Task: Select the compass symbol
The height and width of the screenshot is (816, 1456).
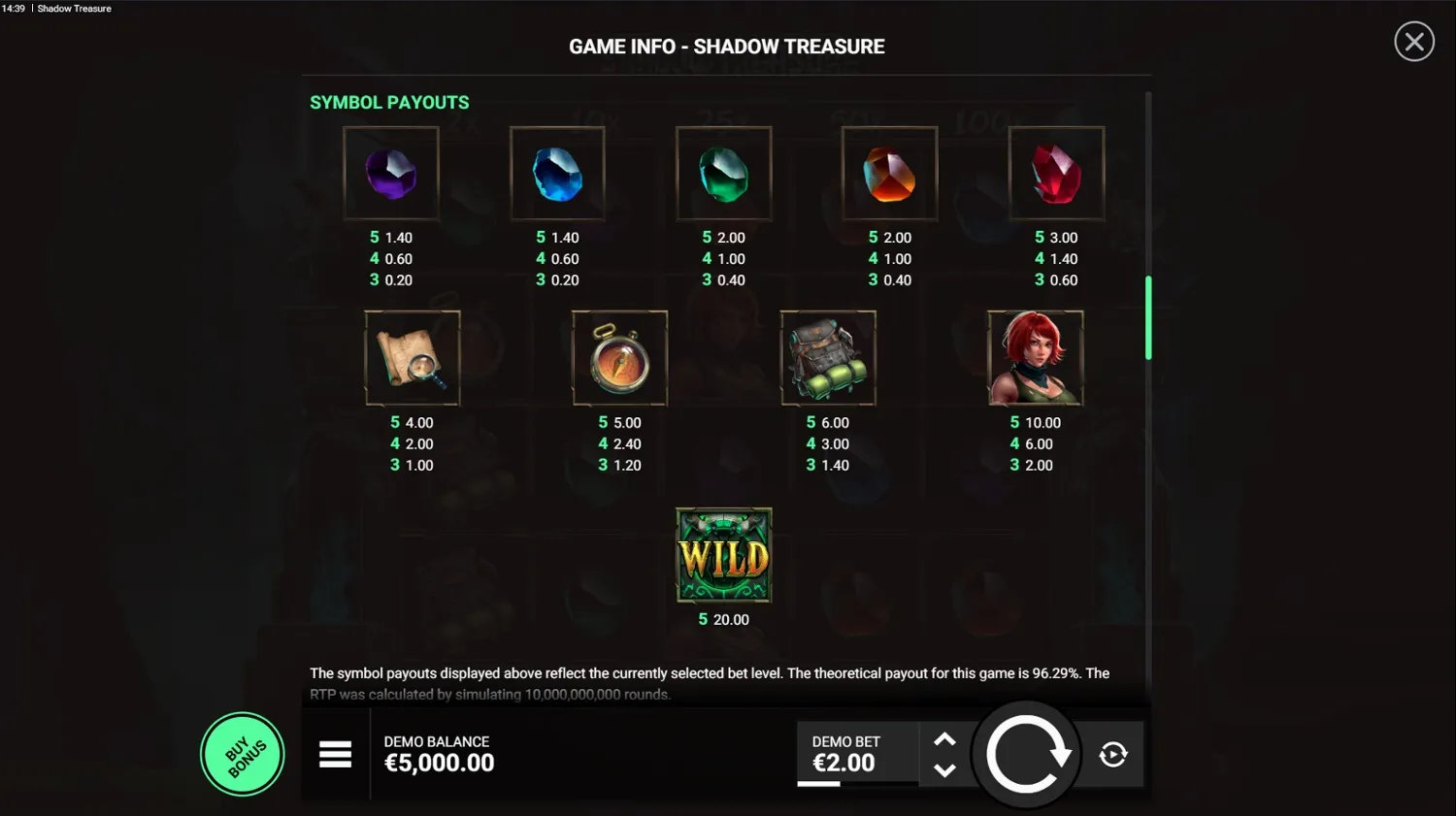Action: pos(619,357)
